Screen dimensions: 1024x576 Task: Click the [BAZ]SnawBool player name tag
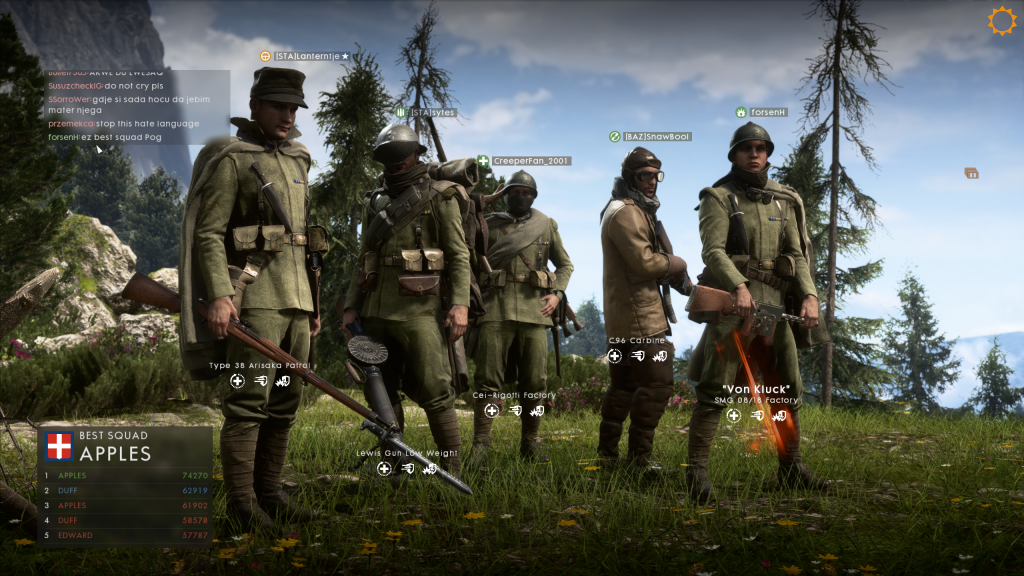click(x=657, y=137)
